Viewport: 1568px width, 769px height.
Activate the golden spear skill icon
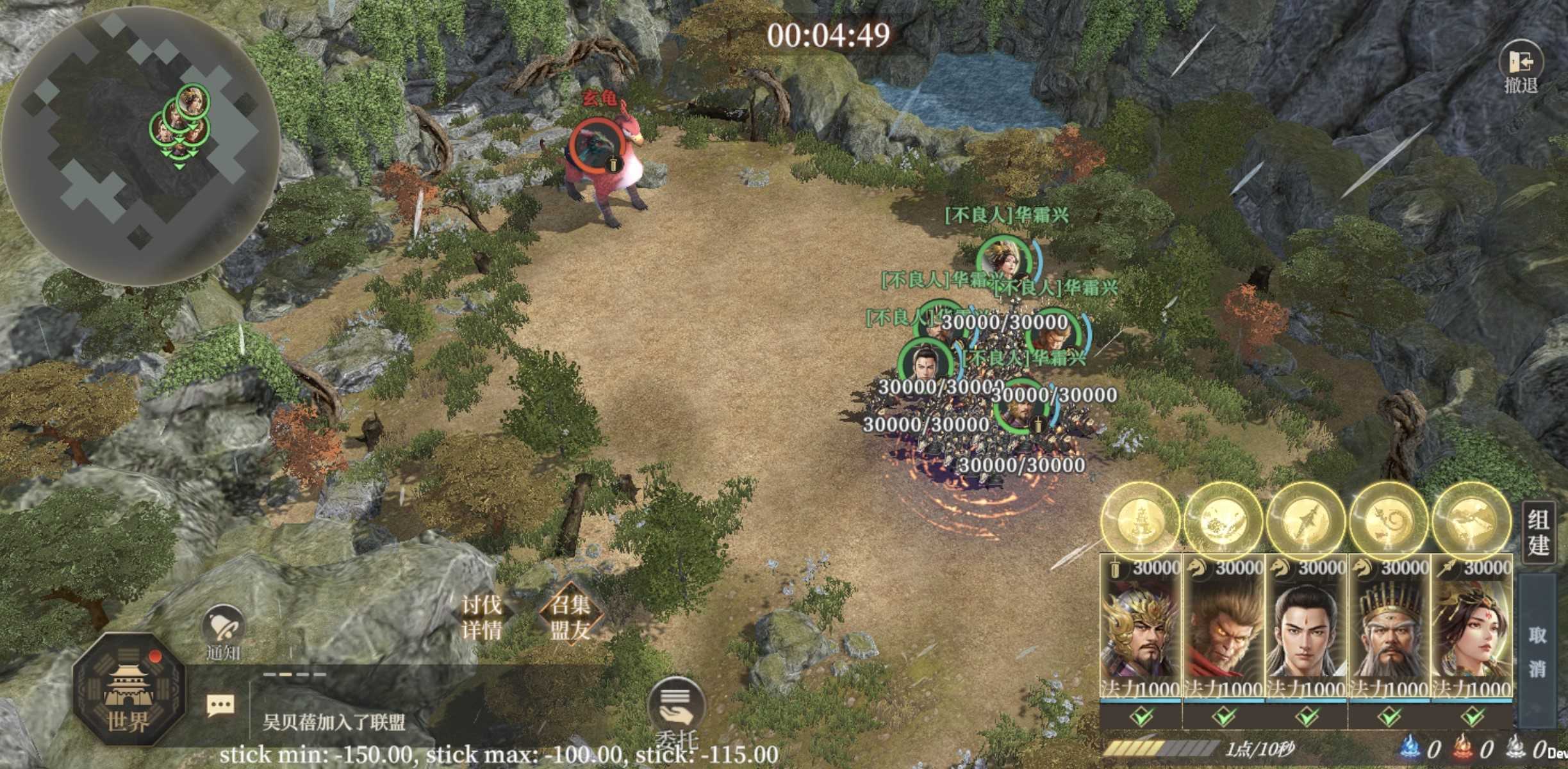click(1306, 520)
